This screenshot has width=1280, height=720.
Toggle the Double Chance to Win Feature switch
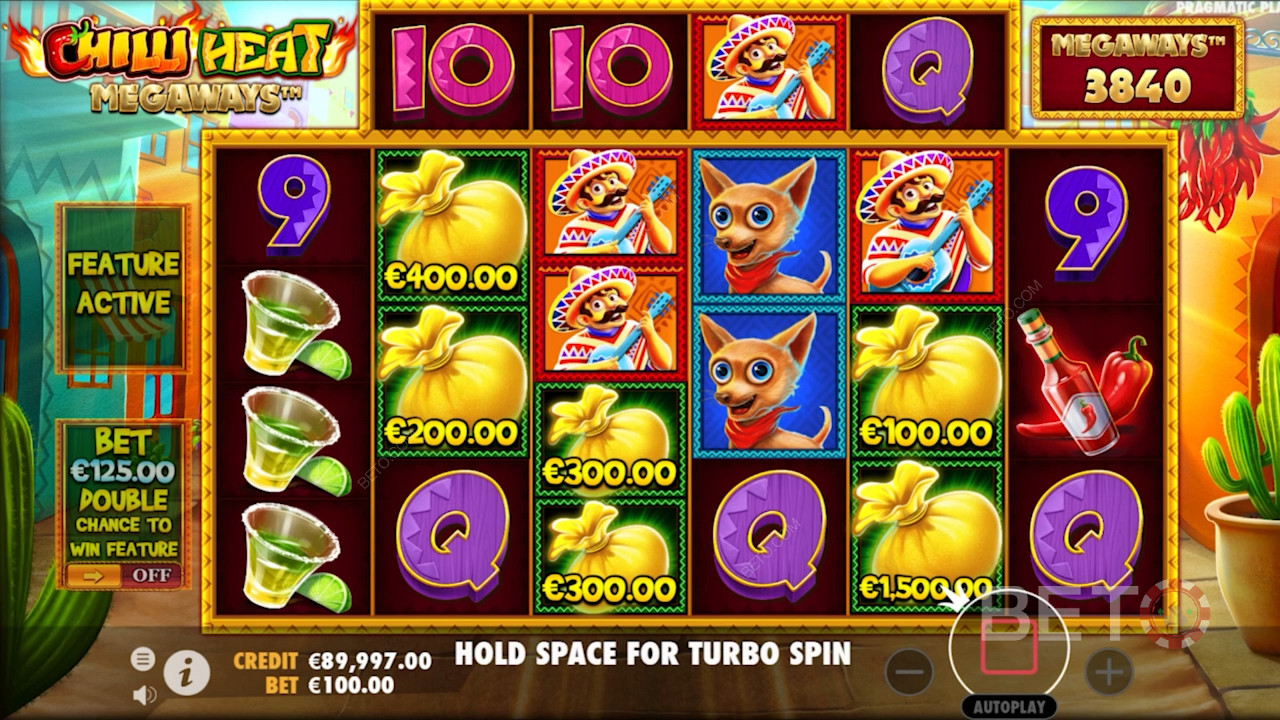click(x=124, y=575)
